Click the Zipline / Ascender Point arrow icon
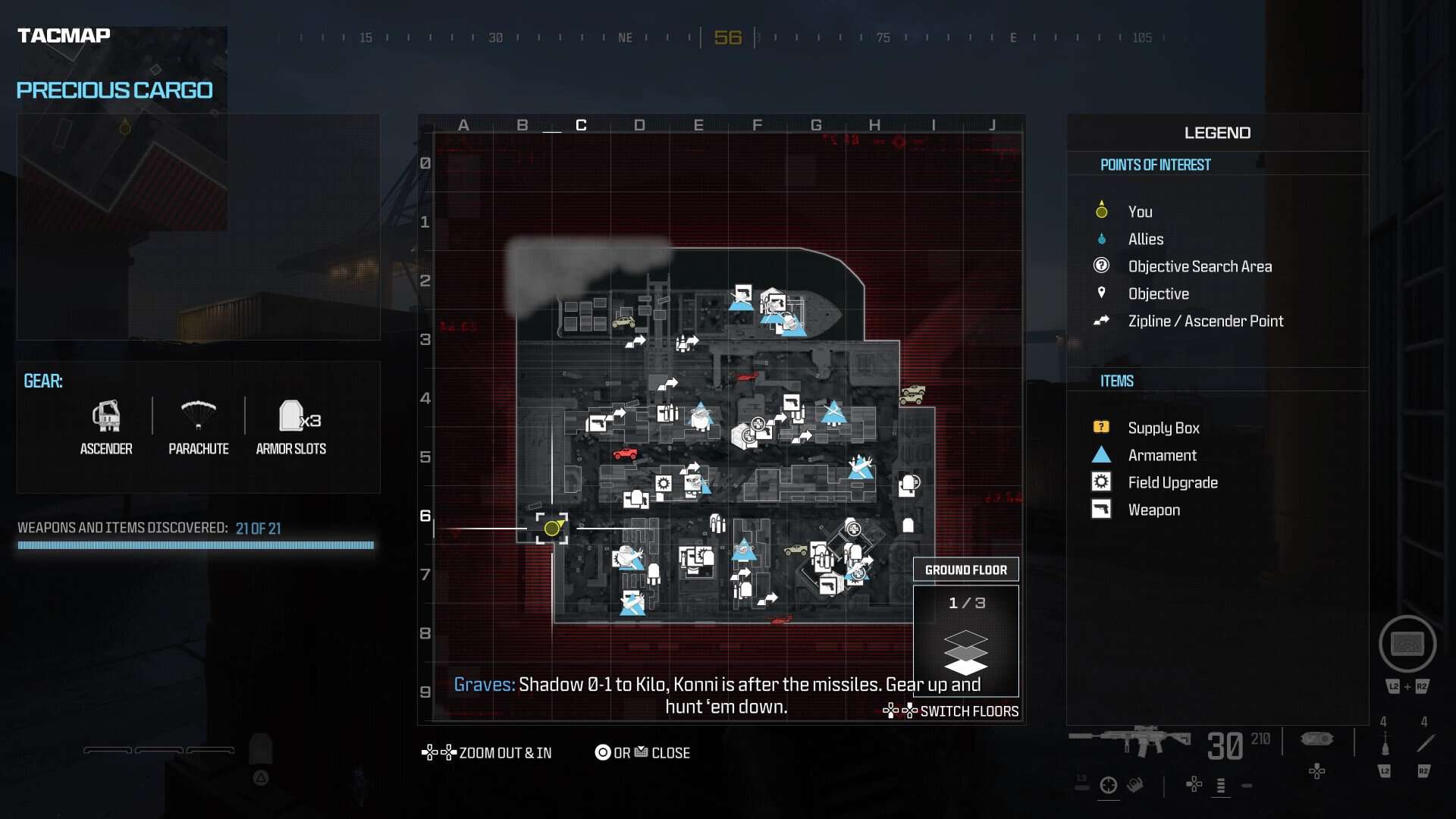This screenshot has width=1456, height=819. [1101, 321]
